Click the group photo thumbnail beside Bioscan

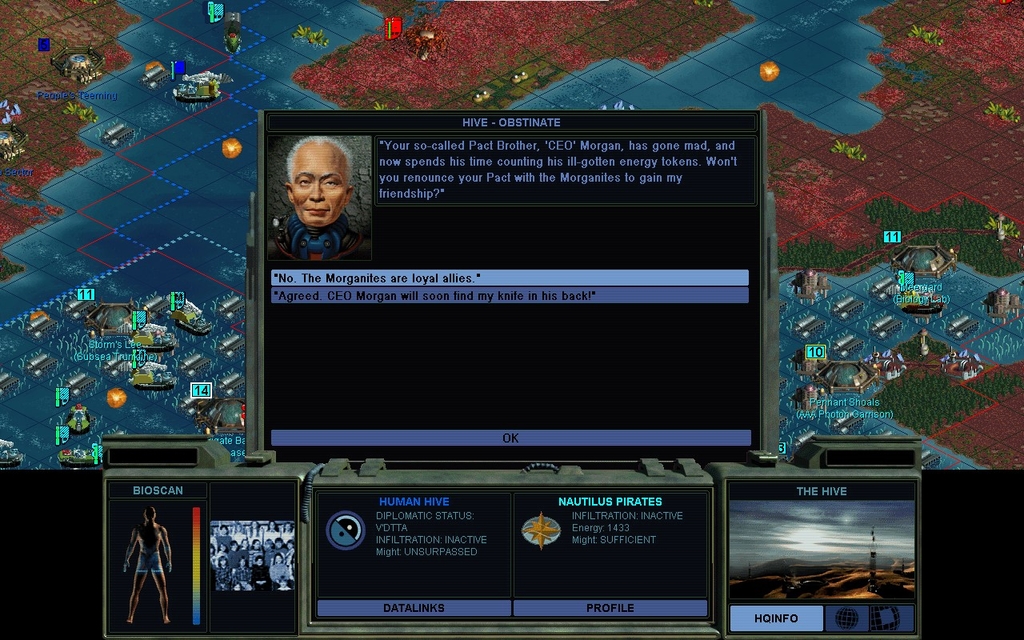252,555
